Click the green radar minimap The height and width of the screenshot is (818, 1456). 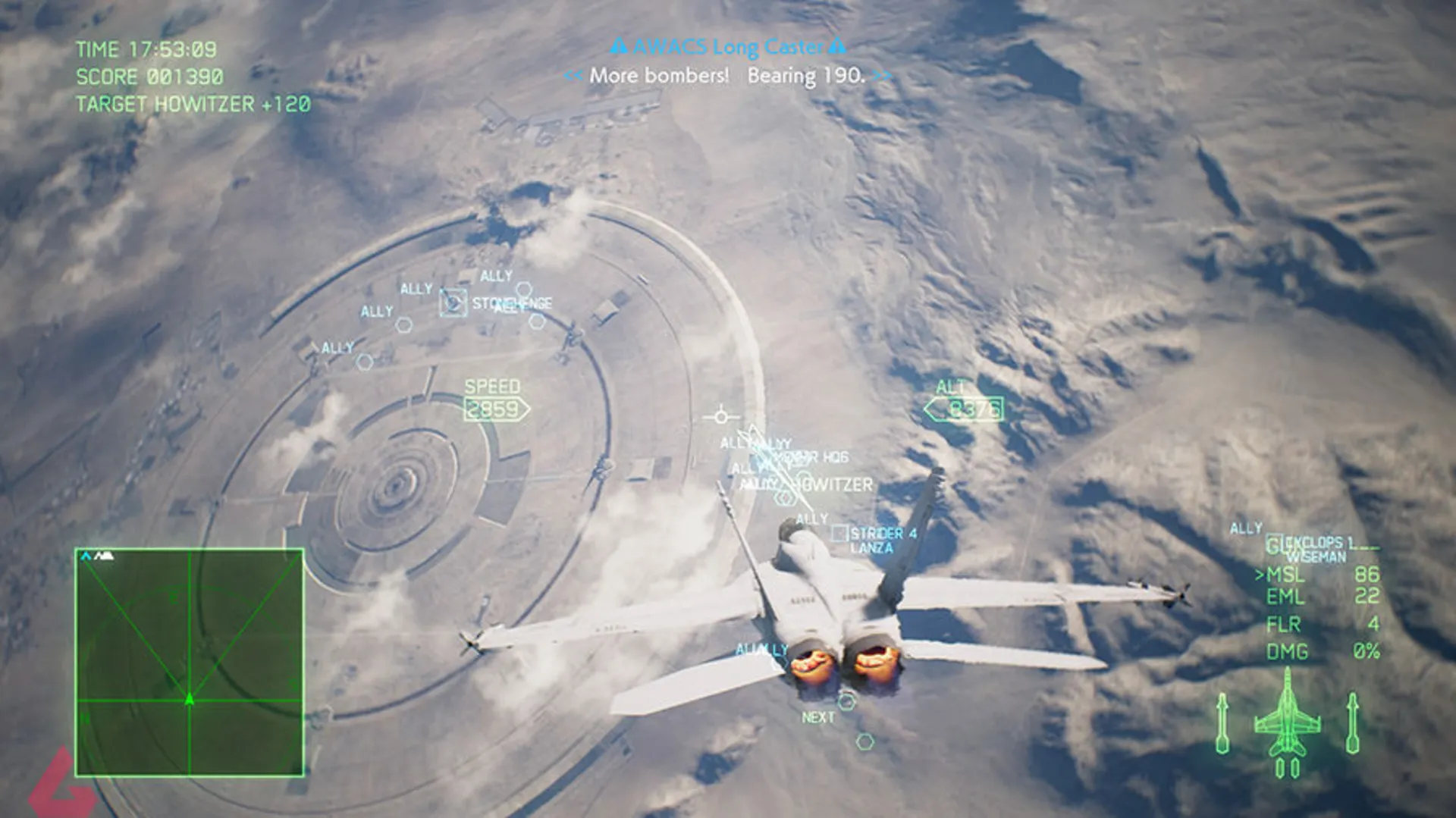(190, 663)
